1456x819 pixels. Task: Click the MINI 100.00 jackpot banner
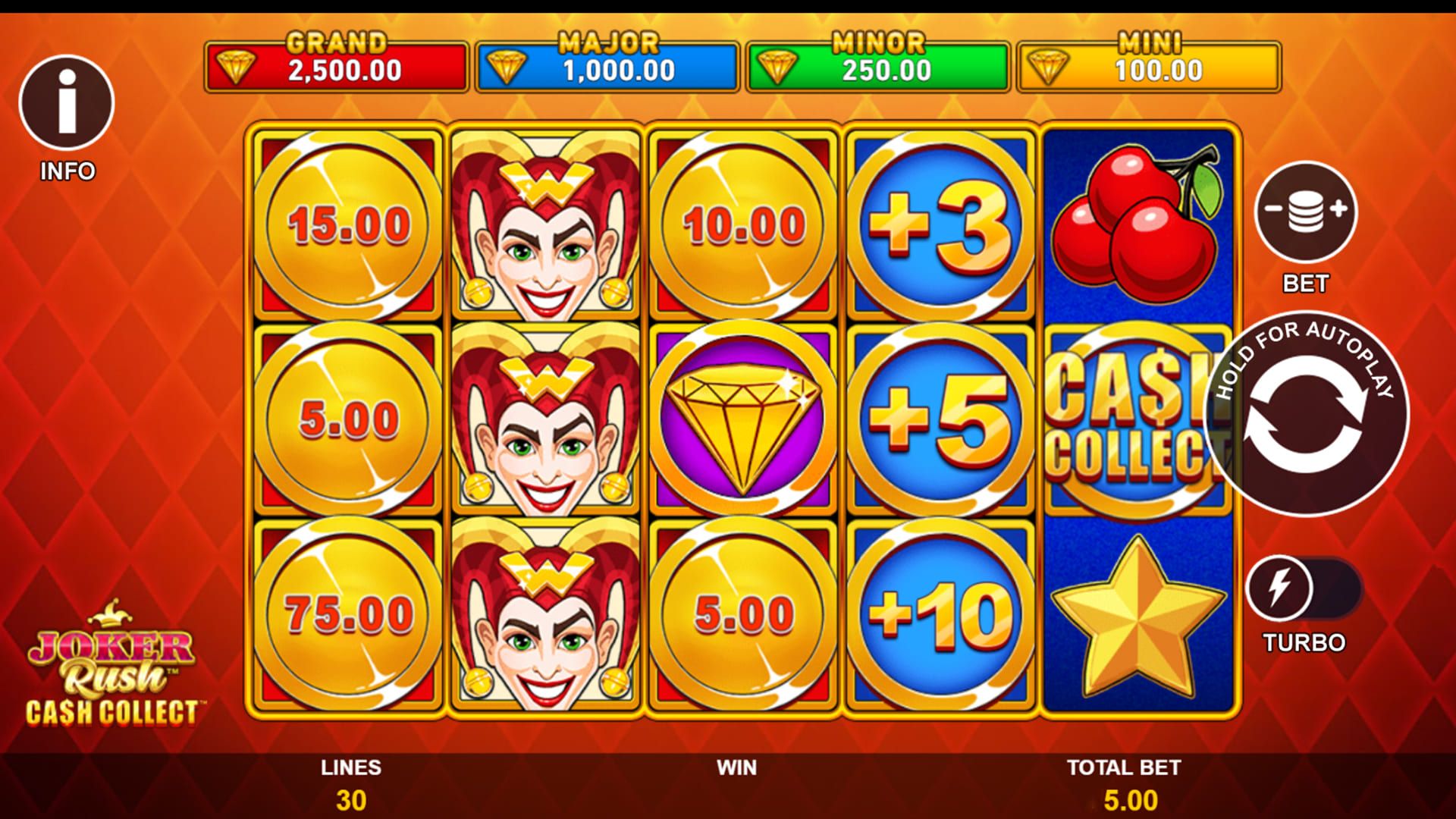click(x=1149, y=68)
